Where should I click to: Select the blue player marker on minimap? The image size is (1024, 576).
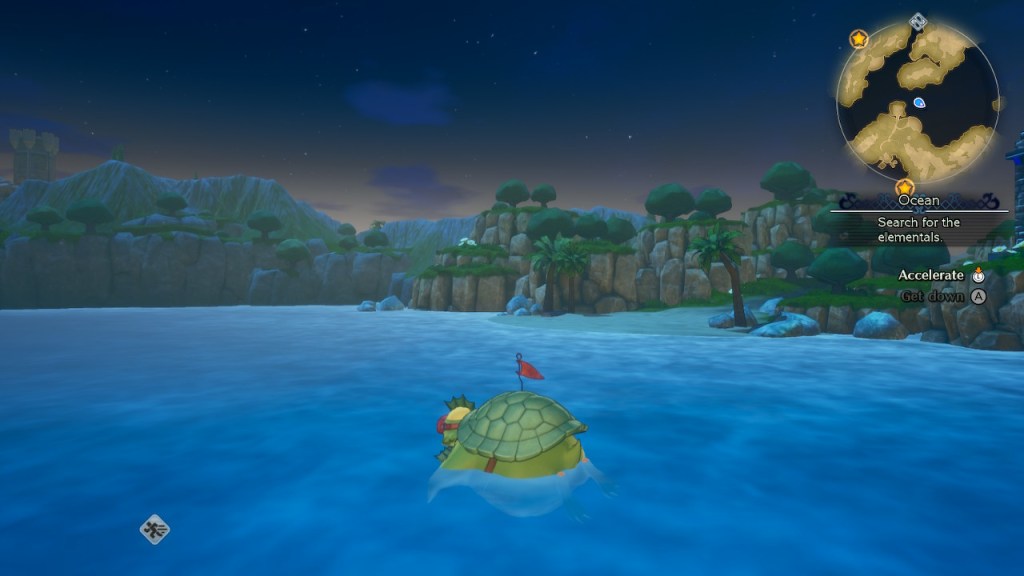tap(919, 102)
